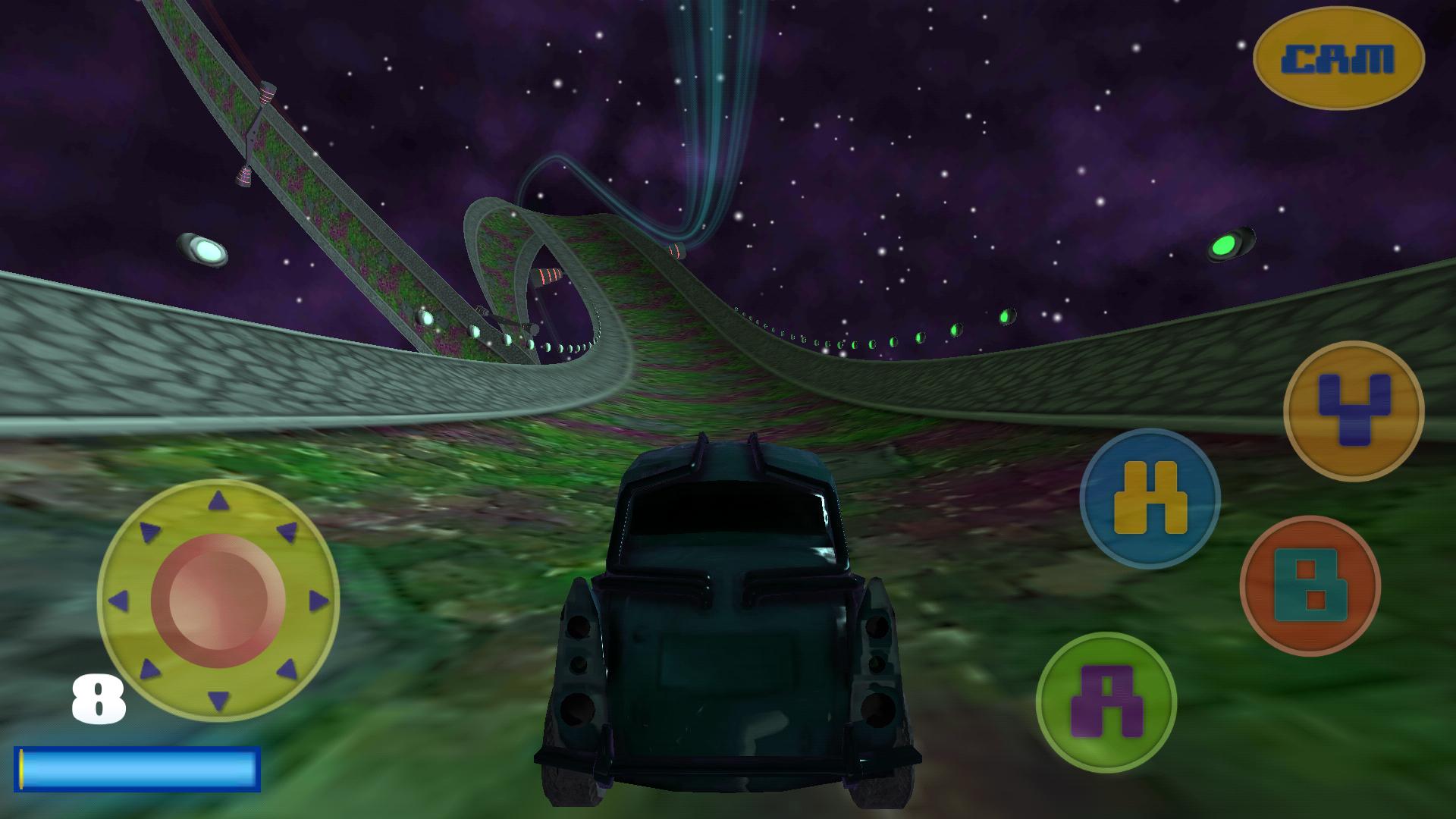
Task: Tap the upper-right diagonal arrow on the pad
Action: pyautogui.click(x=287, y=531)
